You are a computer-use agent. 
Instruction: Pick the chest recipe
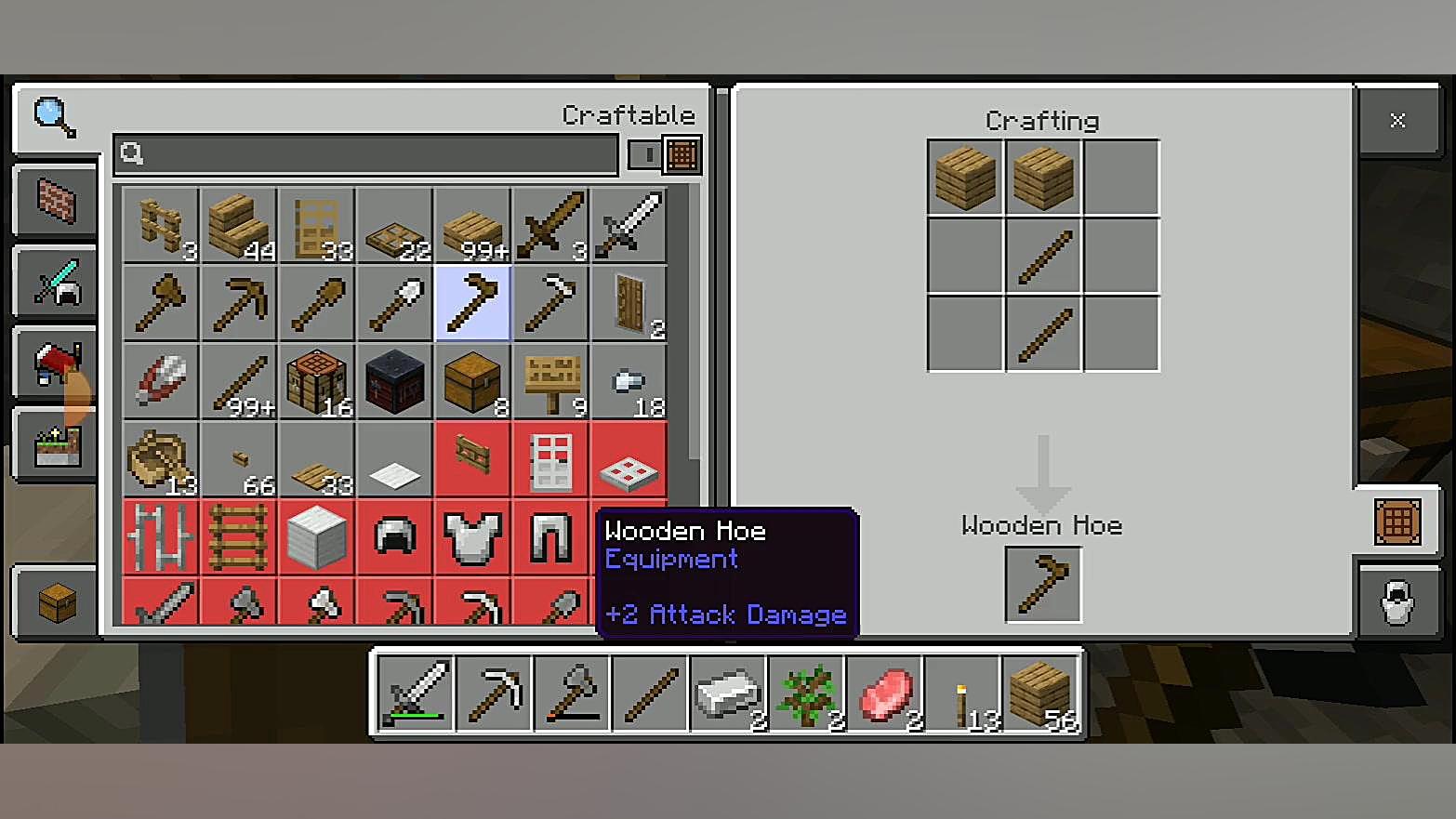[473, 381]
